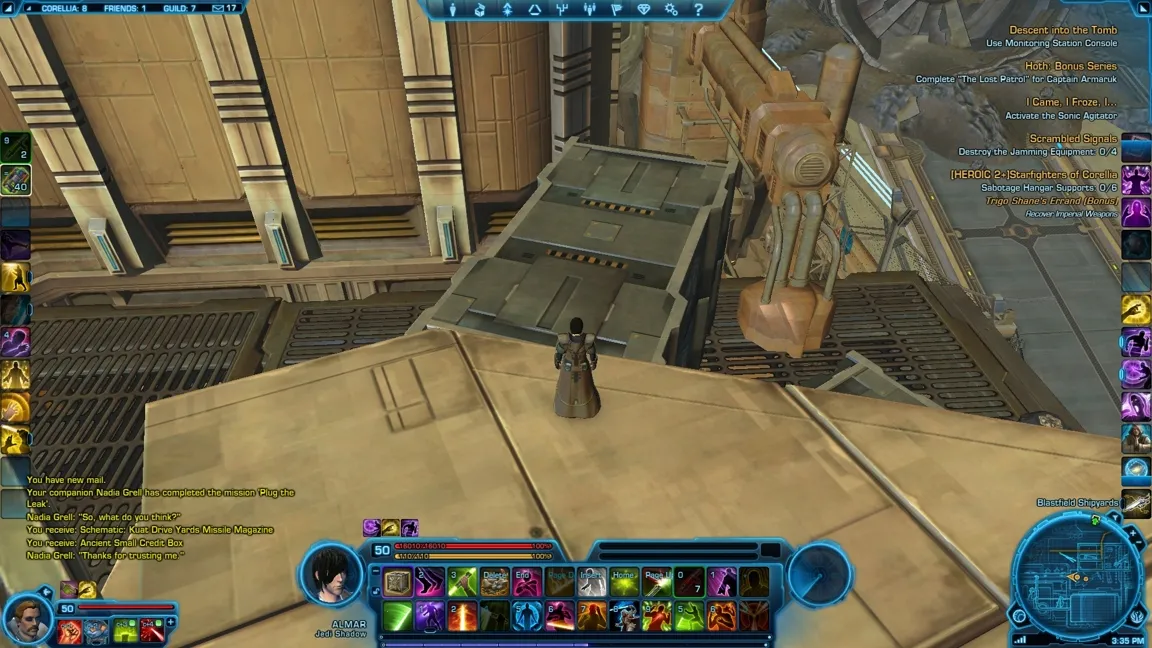
Task: Activate the hotbar ability labeled Home
Action: tap(624, 582)
